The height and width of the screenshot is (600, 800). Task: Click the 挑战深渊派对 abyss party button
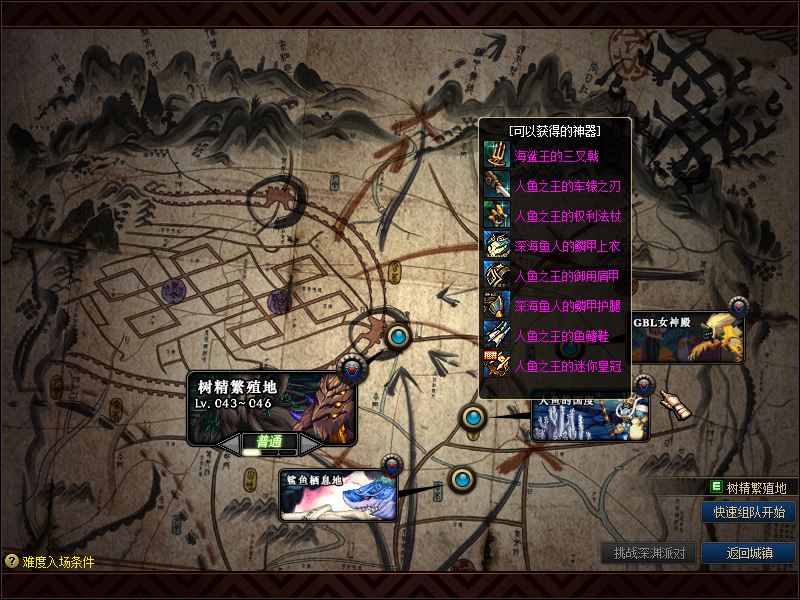pos(649,553)
